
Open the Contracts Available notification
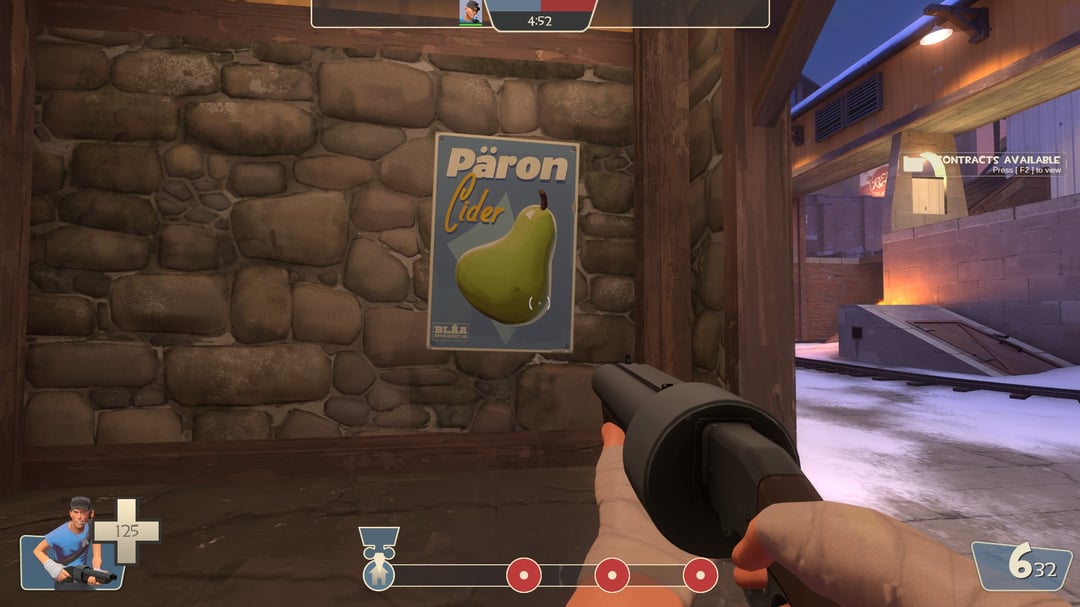pyautogui.click(x=984, y=164)
